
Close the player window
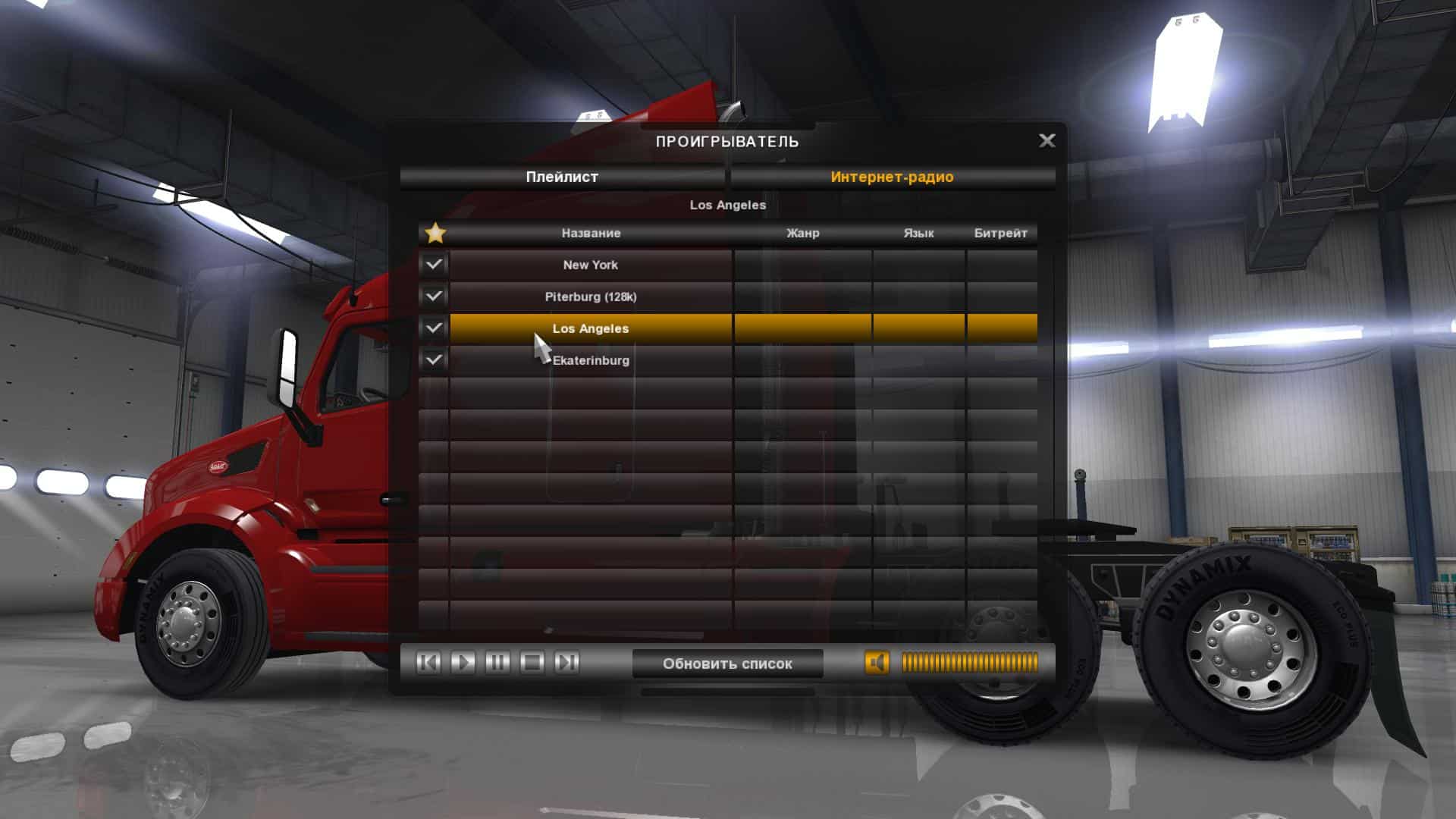[1046, 140]
